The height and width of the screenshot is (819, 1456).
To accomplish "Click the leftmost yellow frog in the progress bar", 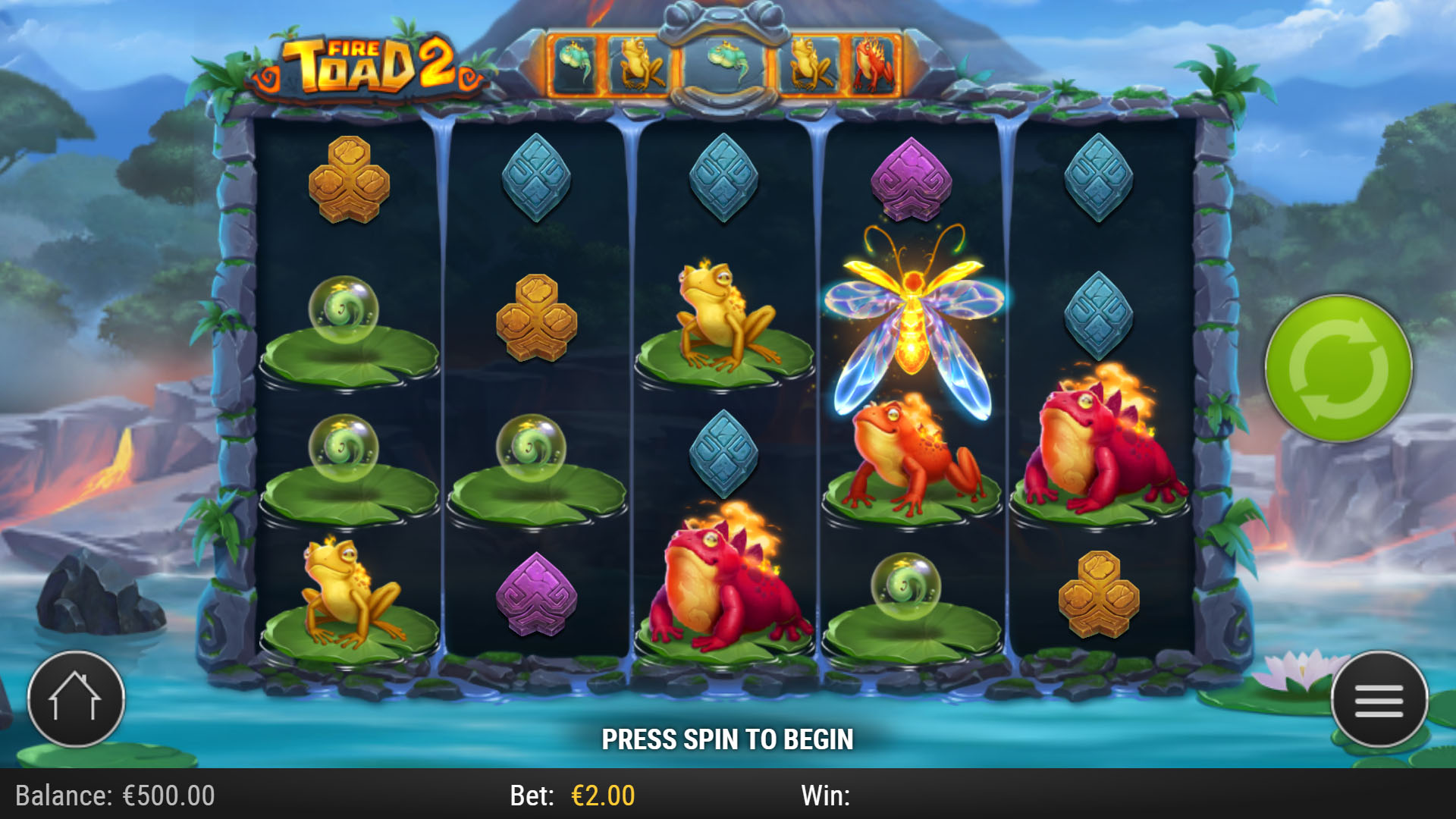I will click(x=641, y=62).
